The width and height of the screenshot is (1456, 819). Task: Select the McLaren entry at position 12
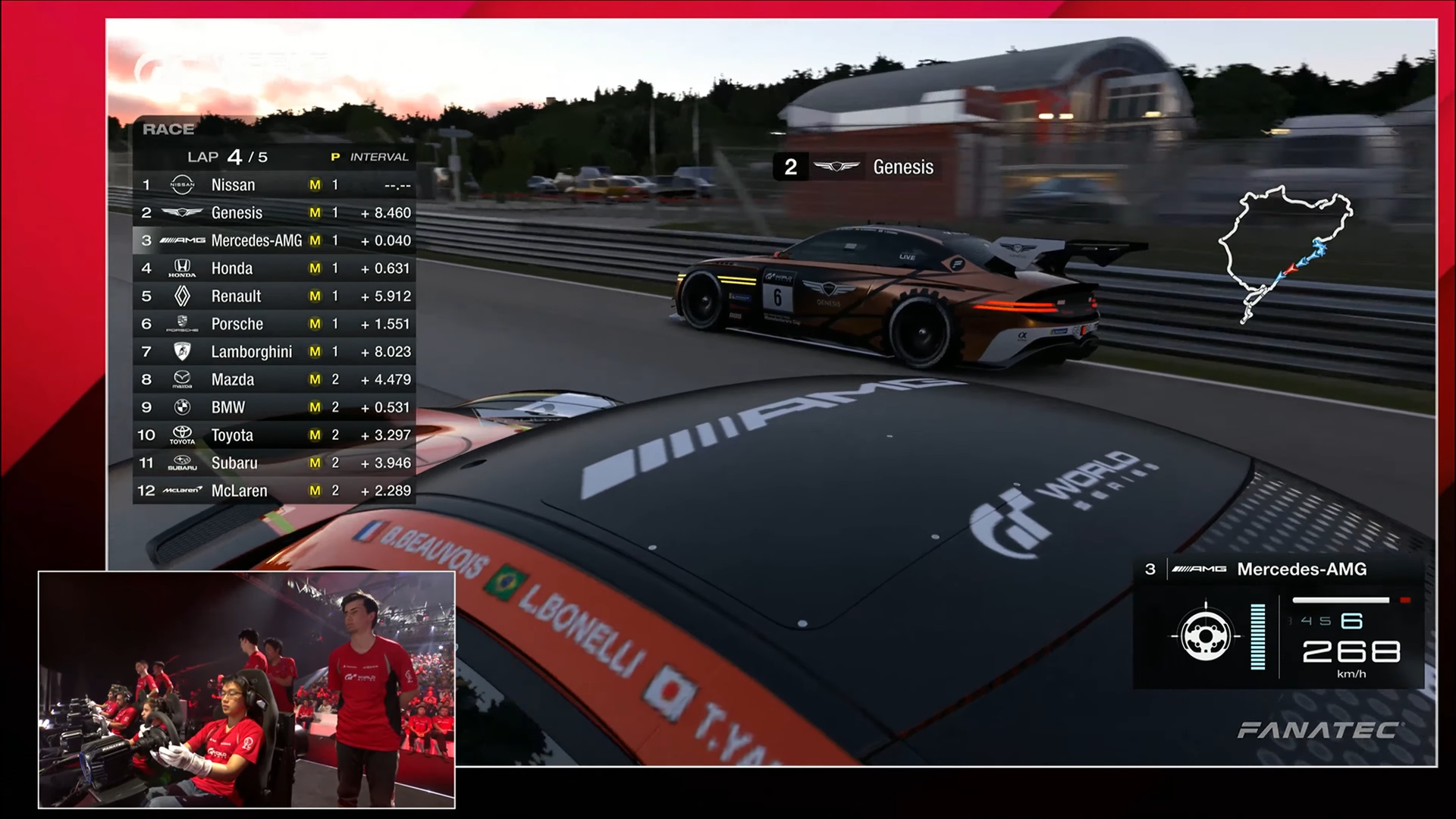point(275,491)
